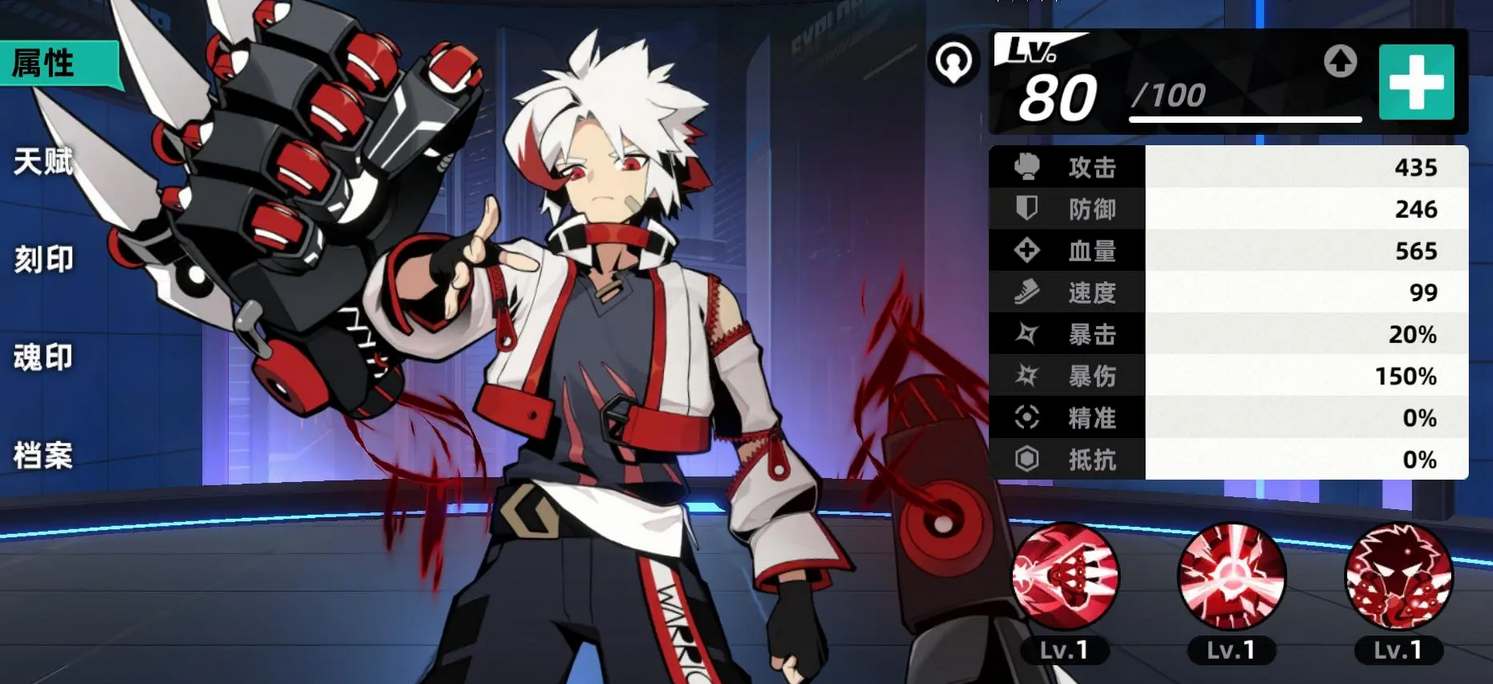The width and height of the screenshot is (1493, 684).
Task: Click the circular icon beside the level panel
Action: pyautogui.click(x=952, y=62)
